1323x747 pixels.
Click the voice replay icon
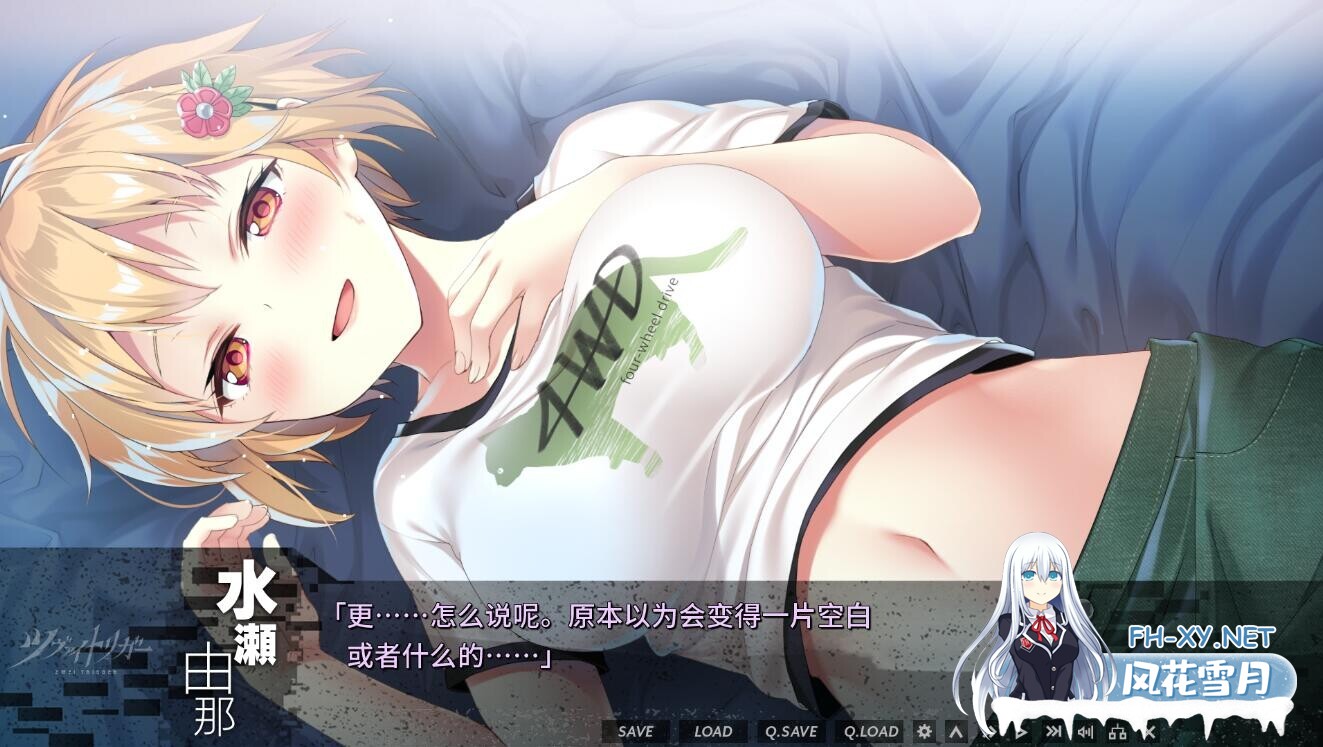click(1086, 731)
